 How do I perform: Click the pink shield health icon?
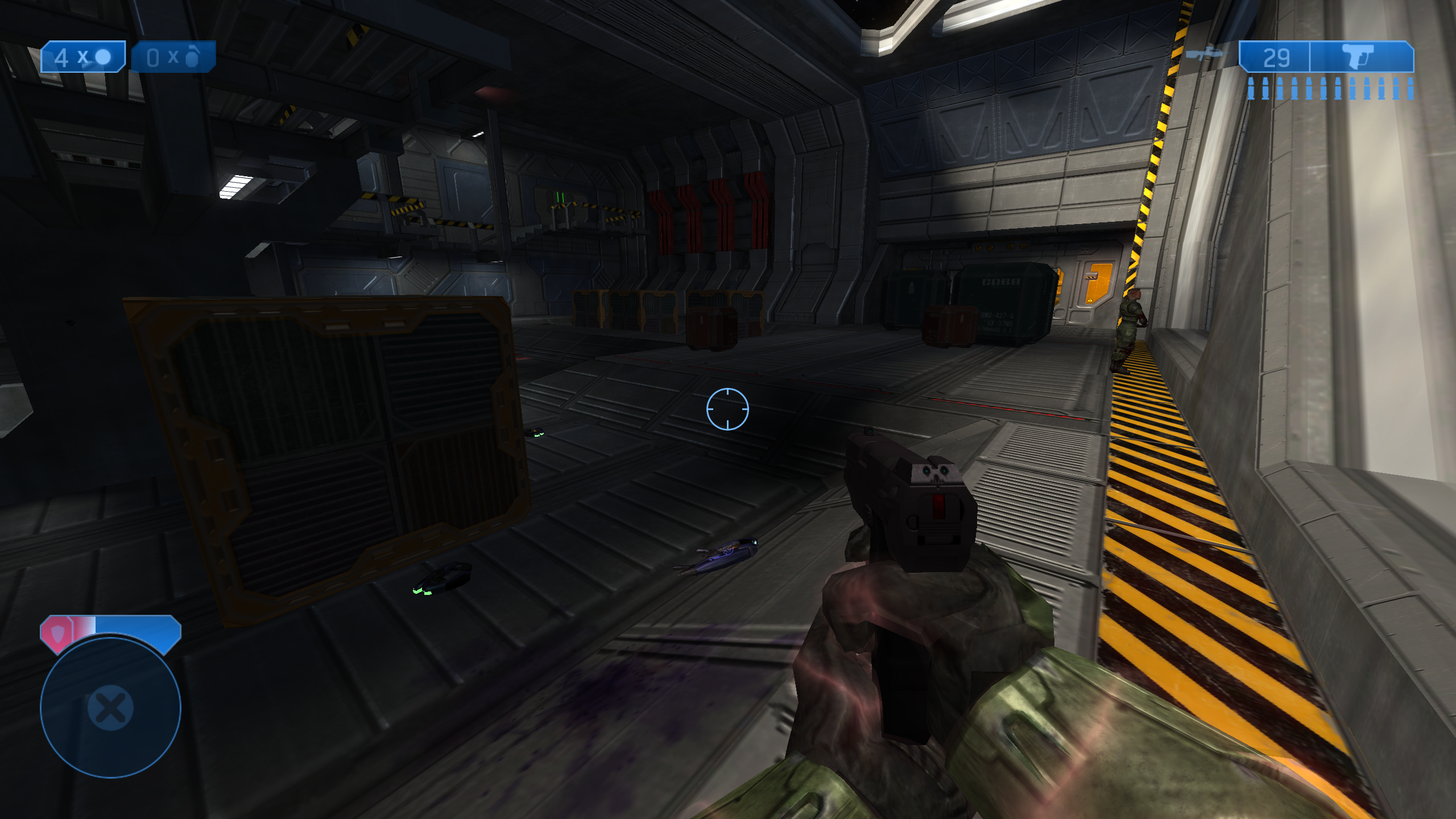coord(57,632)
